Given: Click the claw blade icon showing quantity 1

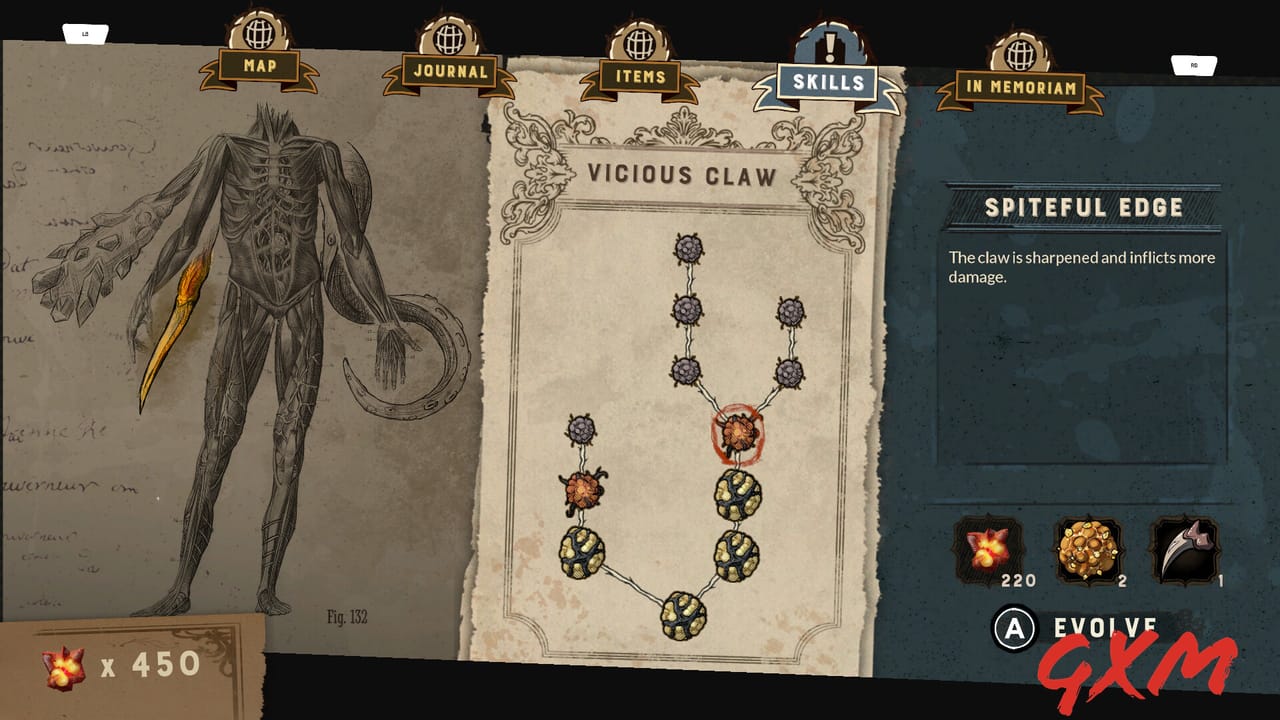Looking at the screenshot, I should pos(1185,548).
